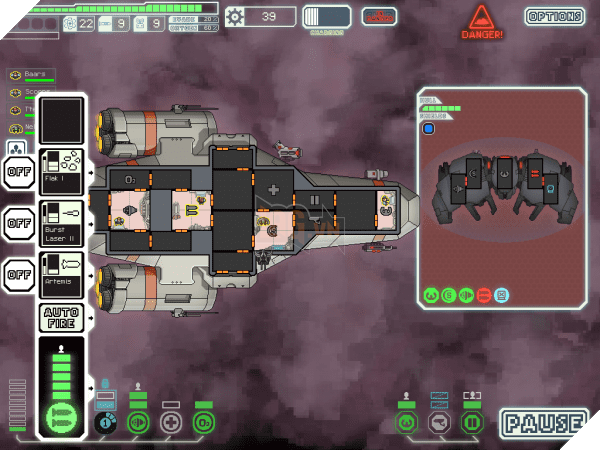Toggle the Auto Fire button
Image resolution: width=600 pixels, height=450 pixels.
pyautogui.click(x=60, y=318)
